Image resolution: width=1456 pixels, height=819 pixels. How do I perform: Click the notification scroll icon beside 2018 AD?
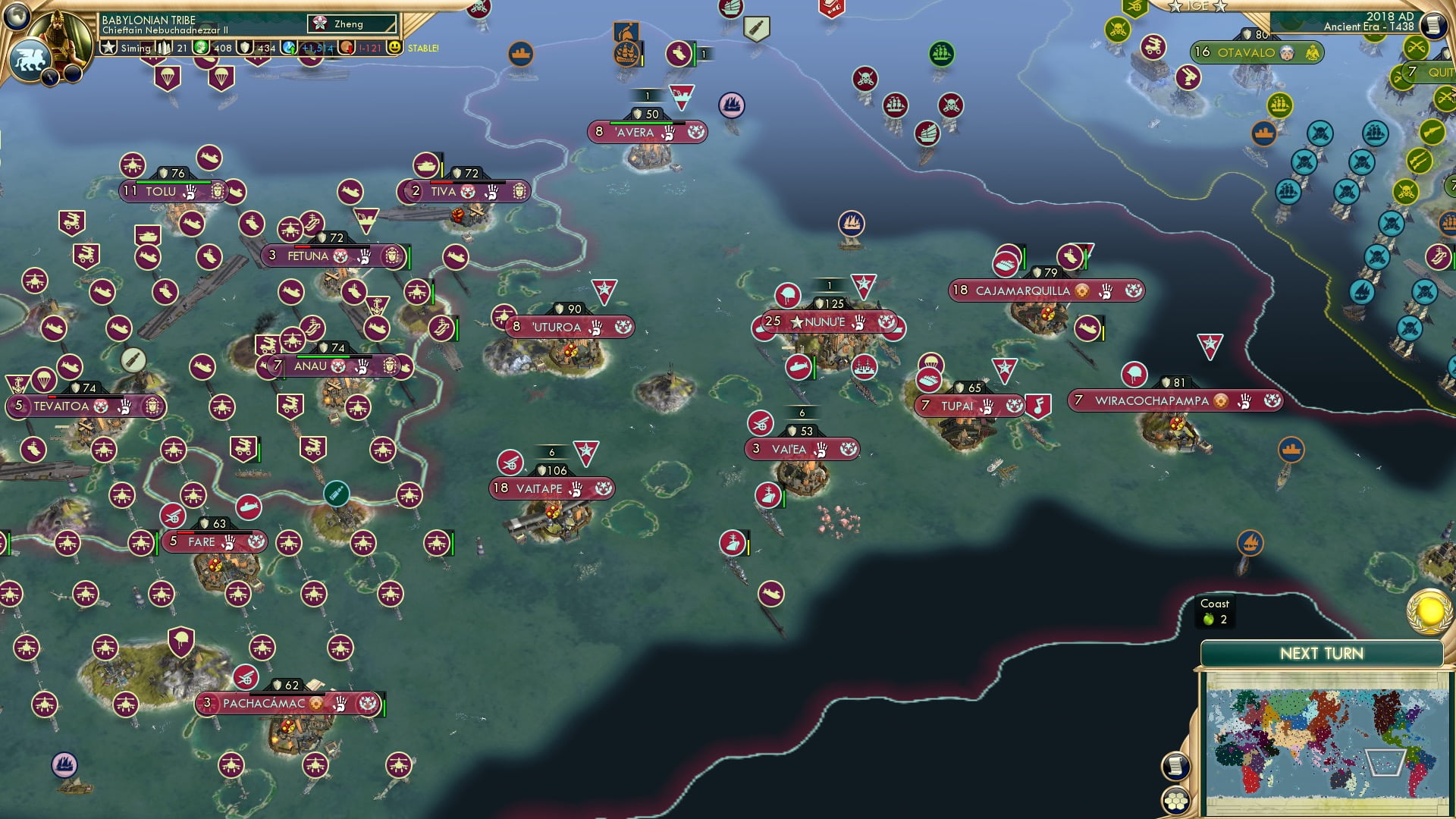(x=1433, y=25)
